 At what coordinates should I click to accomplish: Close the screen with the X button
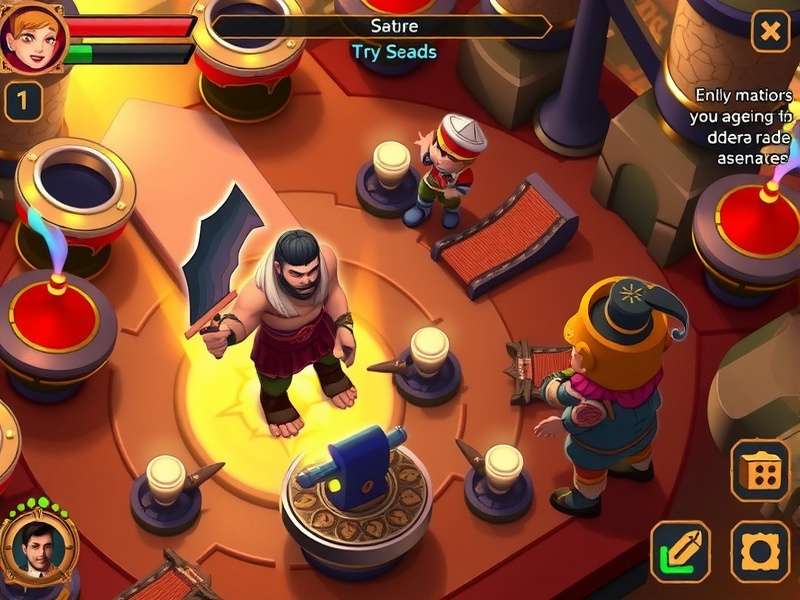(x=770, y=32)
